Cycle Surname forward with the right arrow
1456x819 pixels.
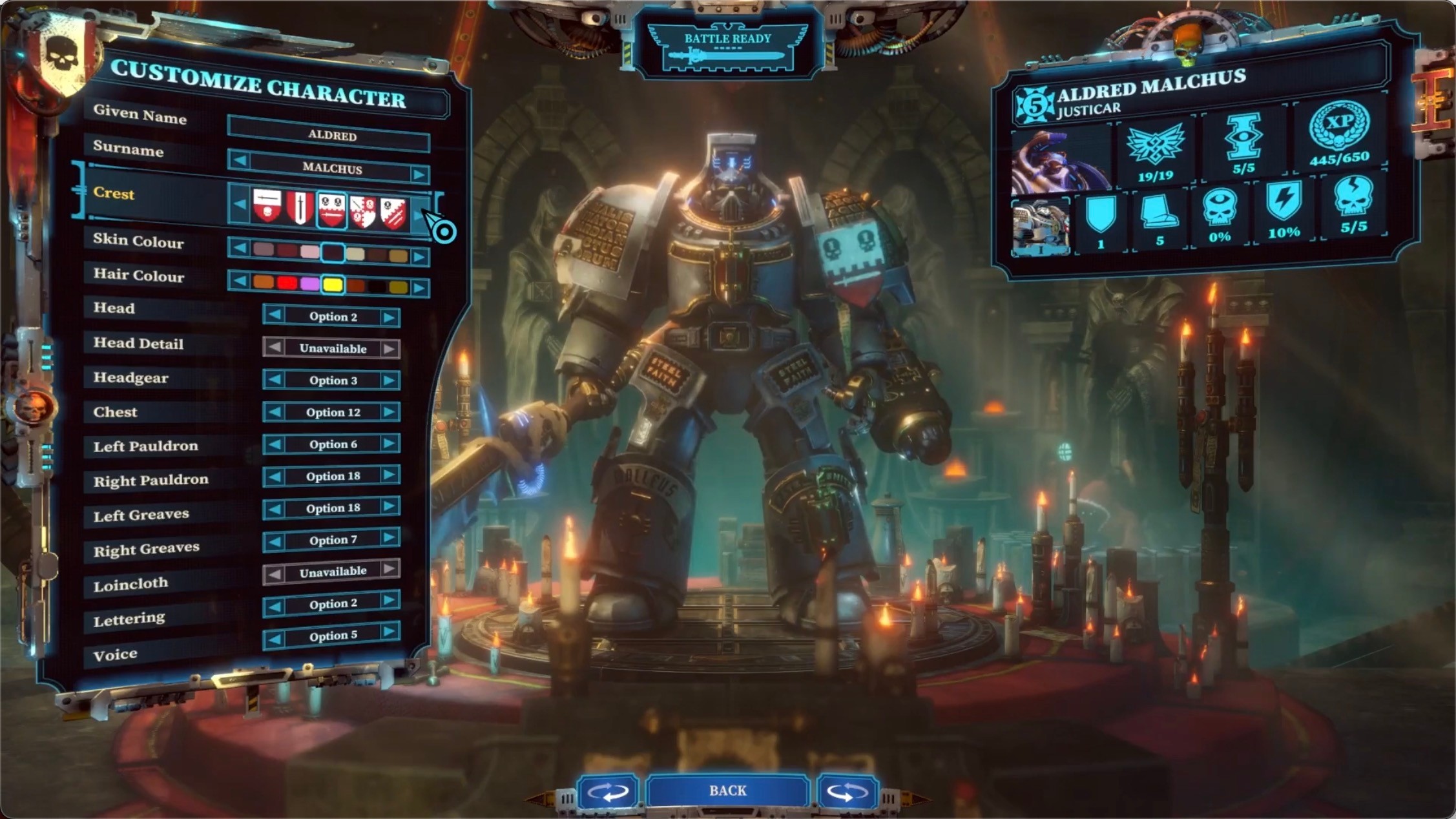coord(419,174)
